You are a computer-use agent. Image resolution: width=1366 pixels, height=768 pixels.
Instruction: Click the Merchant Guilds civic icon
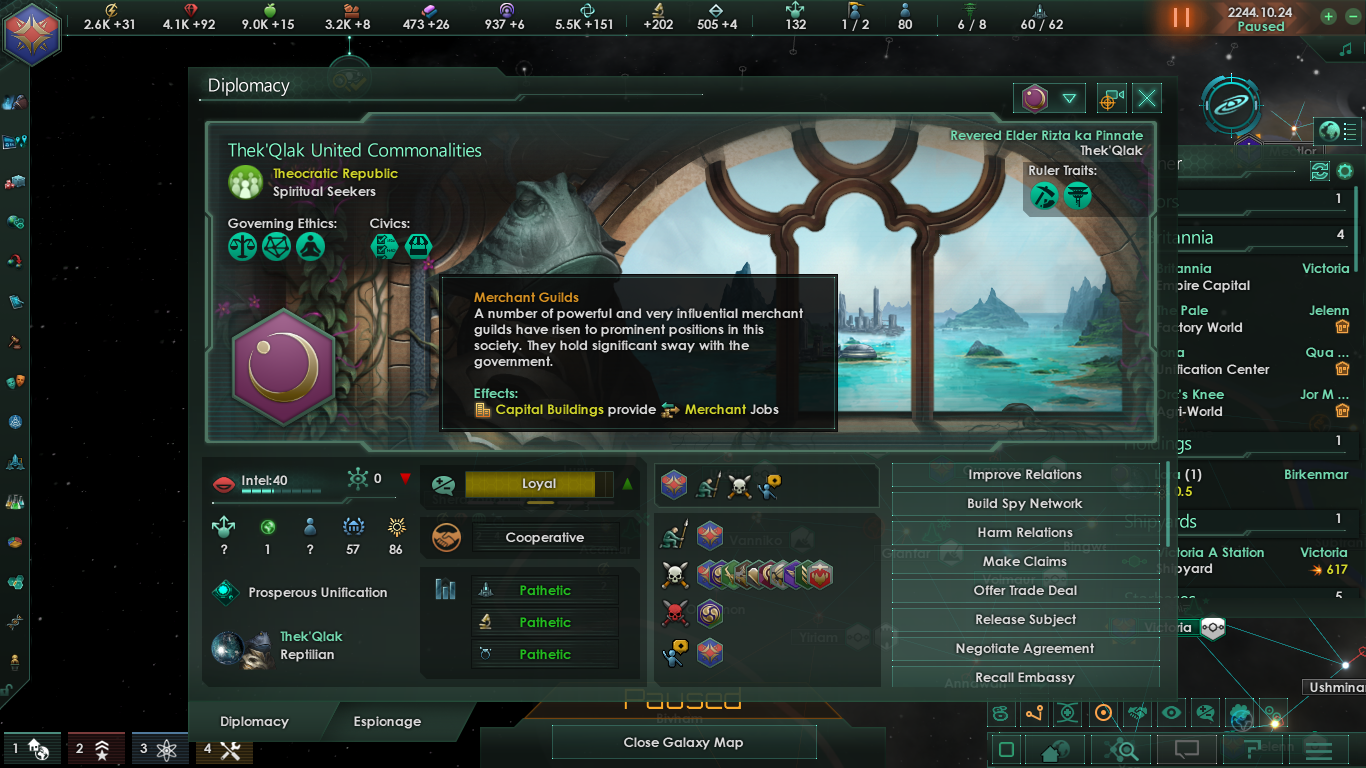coord(419,247)
